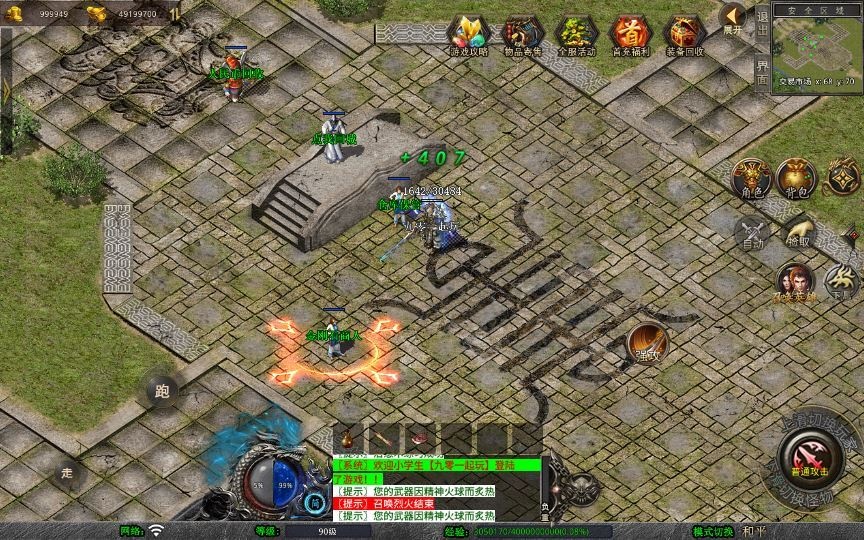The width and height of the screenshot is (864, 540).
Task: Click the 展开 expand arrow button
Action: [x=734, y=18]
